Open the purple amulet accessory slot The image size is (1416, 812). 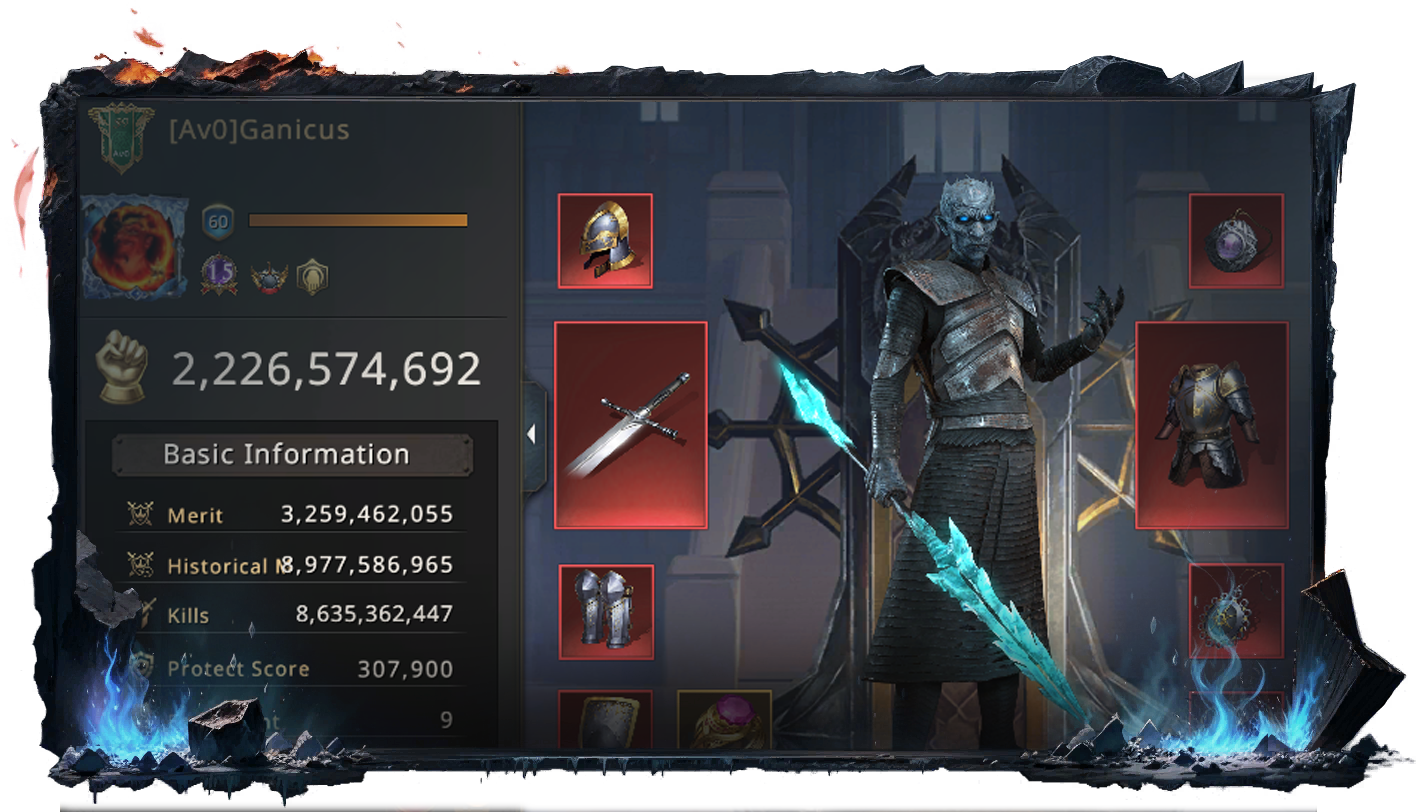click(x=1236, y=241)
